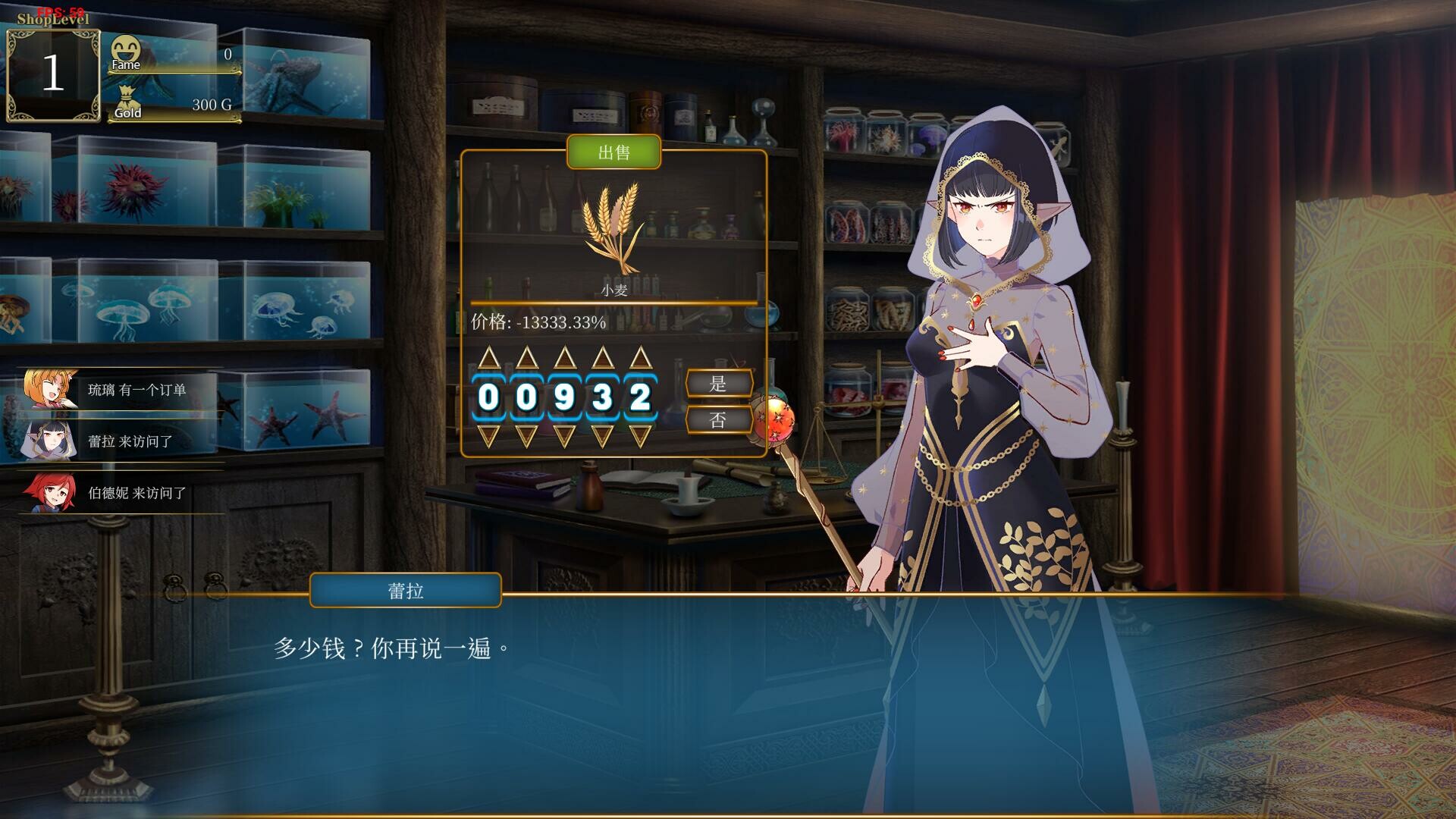The width and height of the screenshot is (1456, 819).
Task: Open 琉璃's order notification
Action: 121,390
